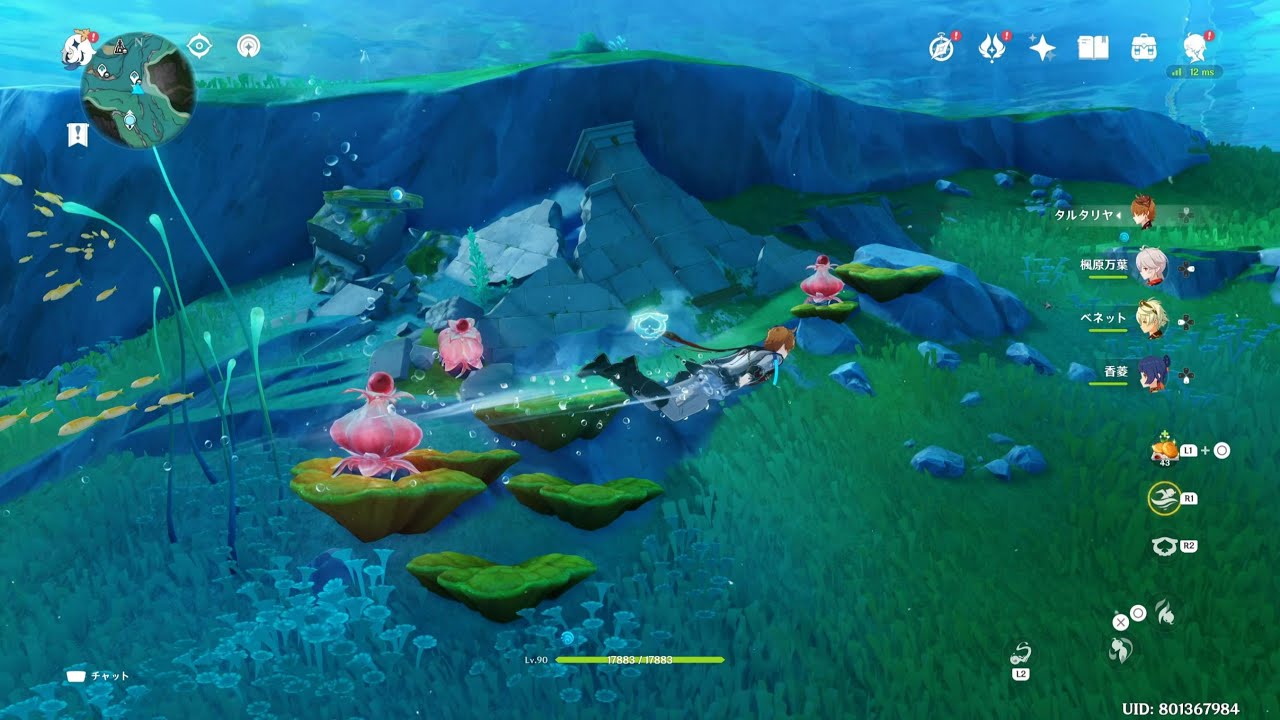
Task: Use the food item showing 43
Action: [1163, 451]
